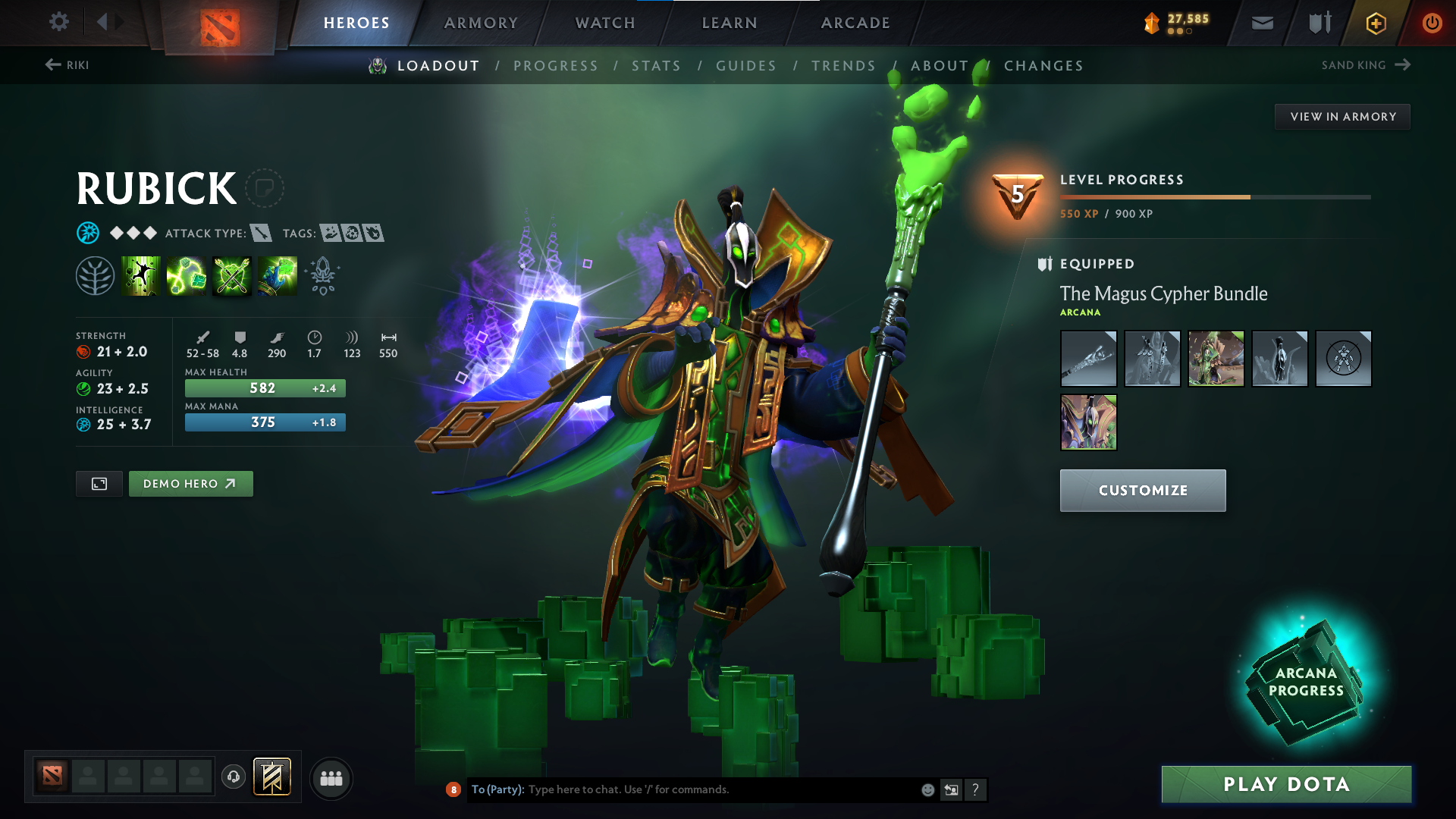Expand the party lobby banner icon

(270, 777)
